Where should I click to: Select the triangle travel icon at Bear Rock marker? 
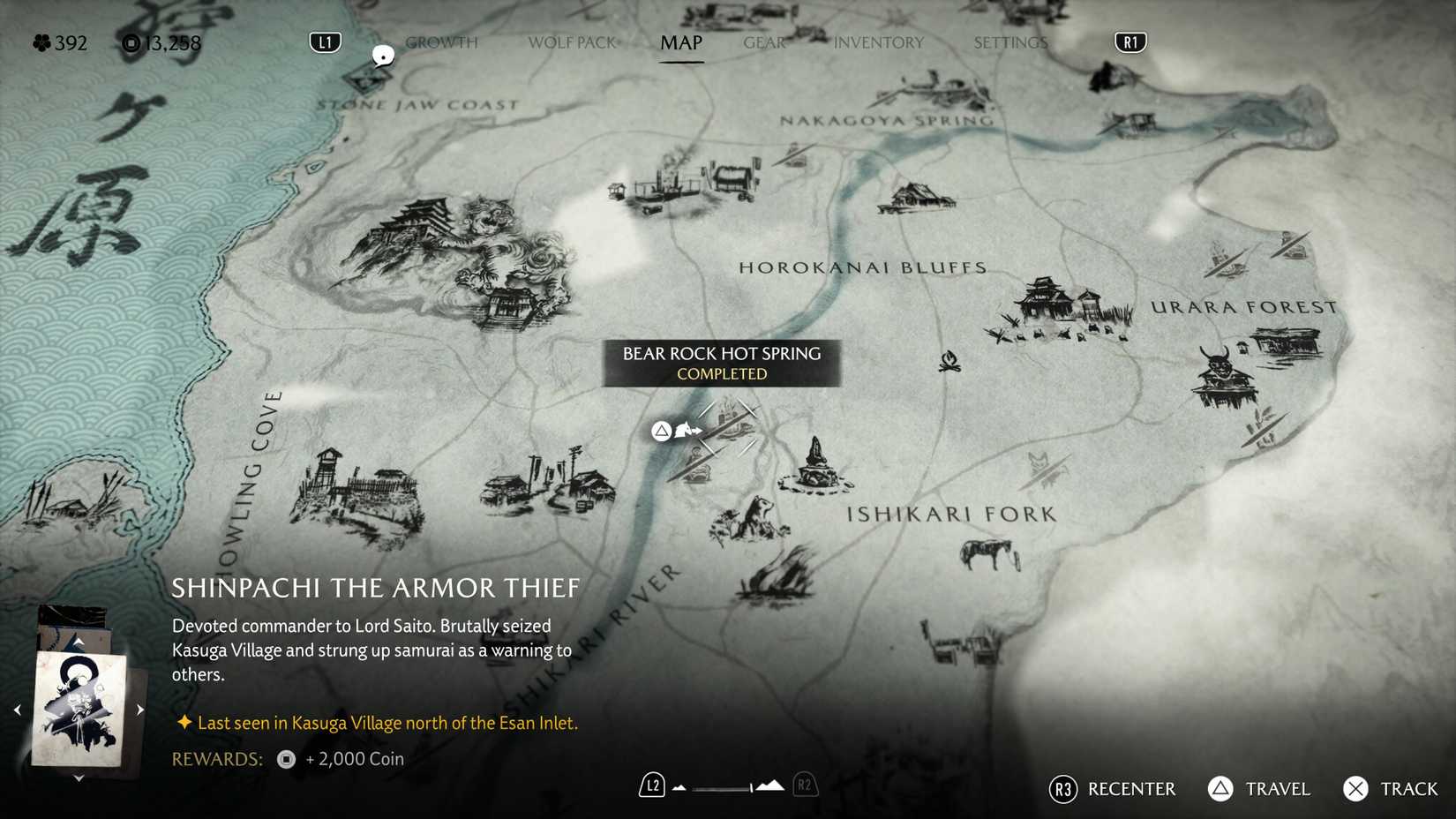pyautogui.click(x=660, y=431)
